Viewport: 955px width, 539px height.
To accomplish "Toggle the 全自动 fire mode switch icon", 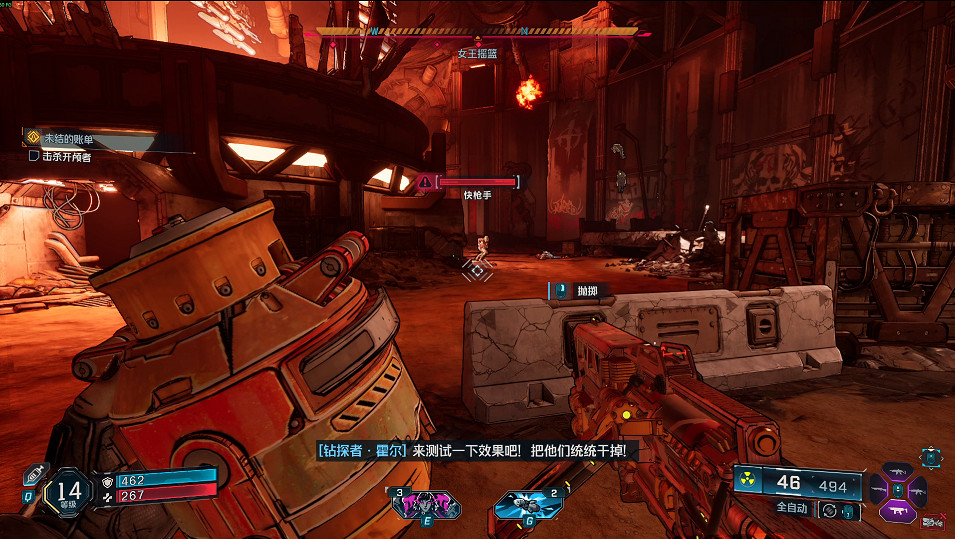I will pos(829,510).
